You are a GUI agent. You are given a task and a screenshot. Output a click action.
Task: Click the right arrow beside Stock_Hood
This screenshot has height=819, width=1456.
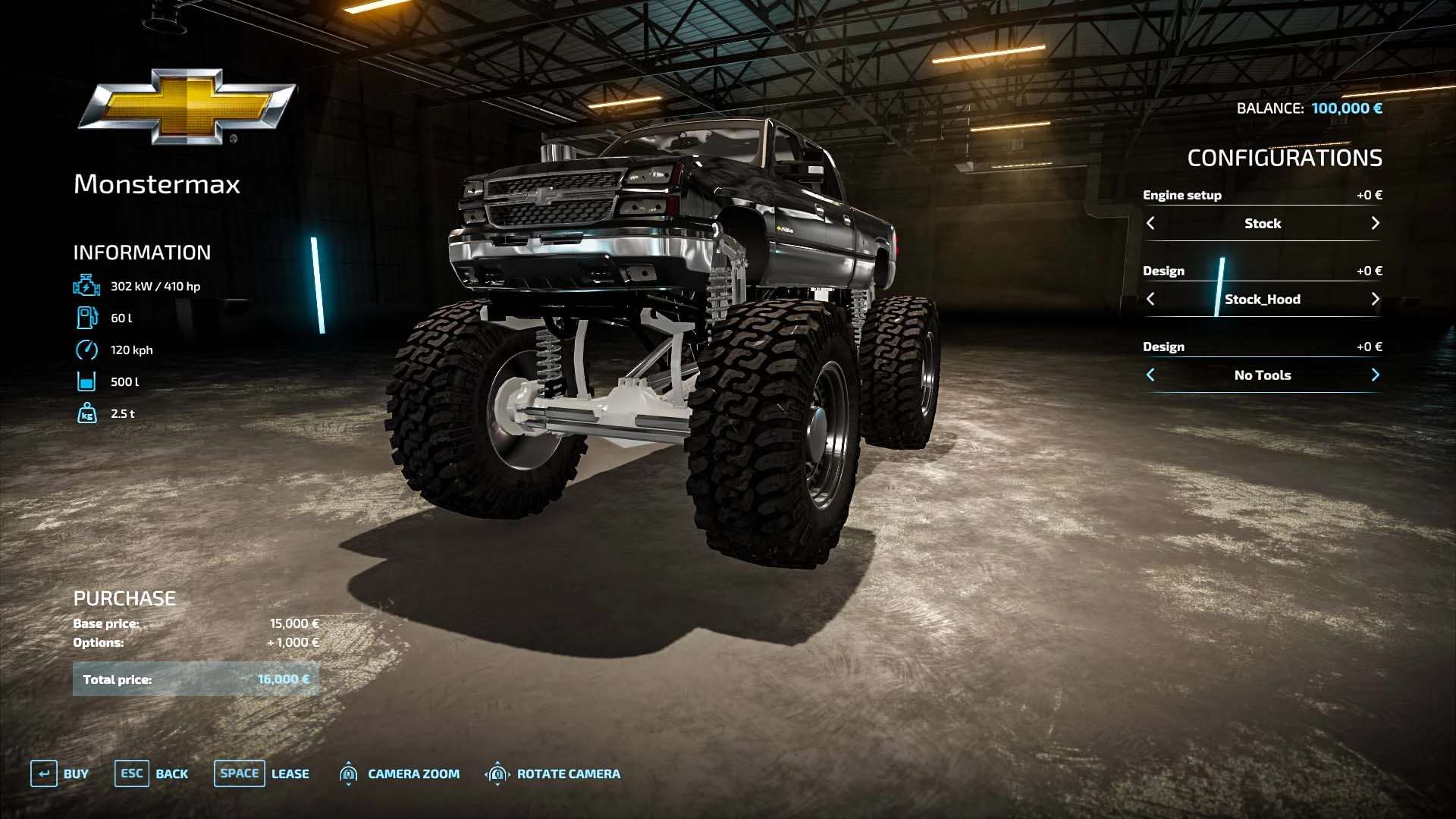(x=1375, y=299)
